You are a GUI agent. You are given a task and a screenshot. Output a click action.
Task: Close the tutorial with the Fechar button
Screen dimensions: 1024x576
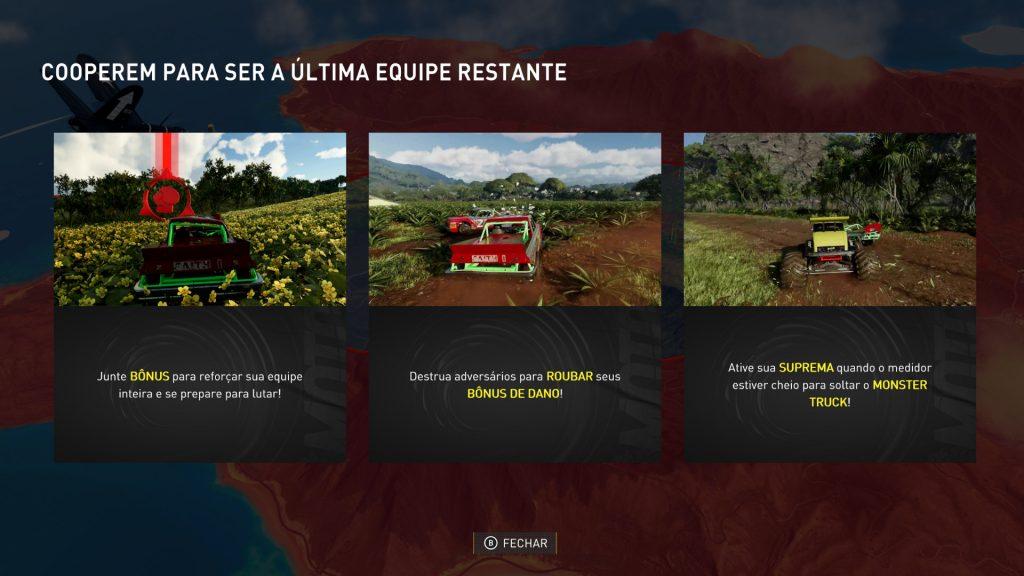515,543
